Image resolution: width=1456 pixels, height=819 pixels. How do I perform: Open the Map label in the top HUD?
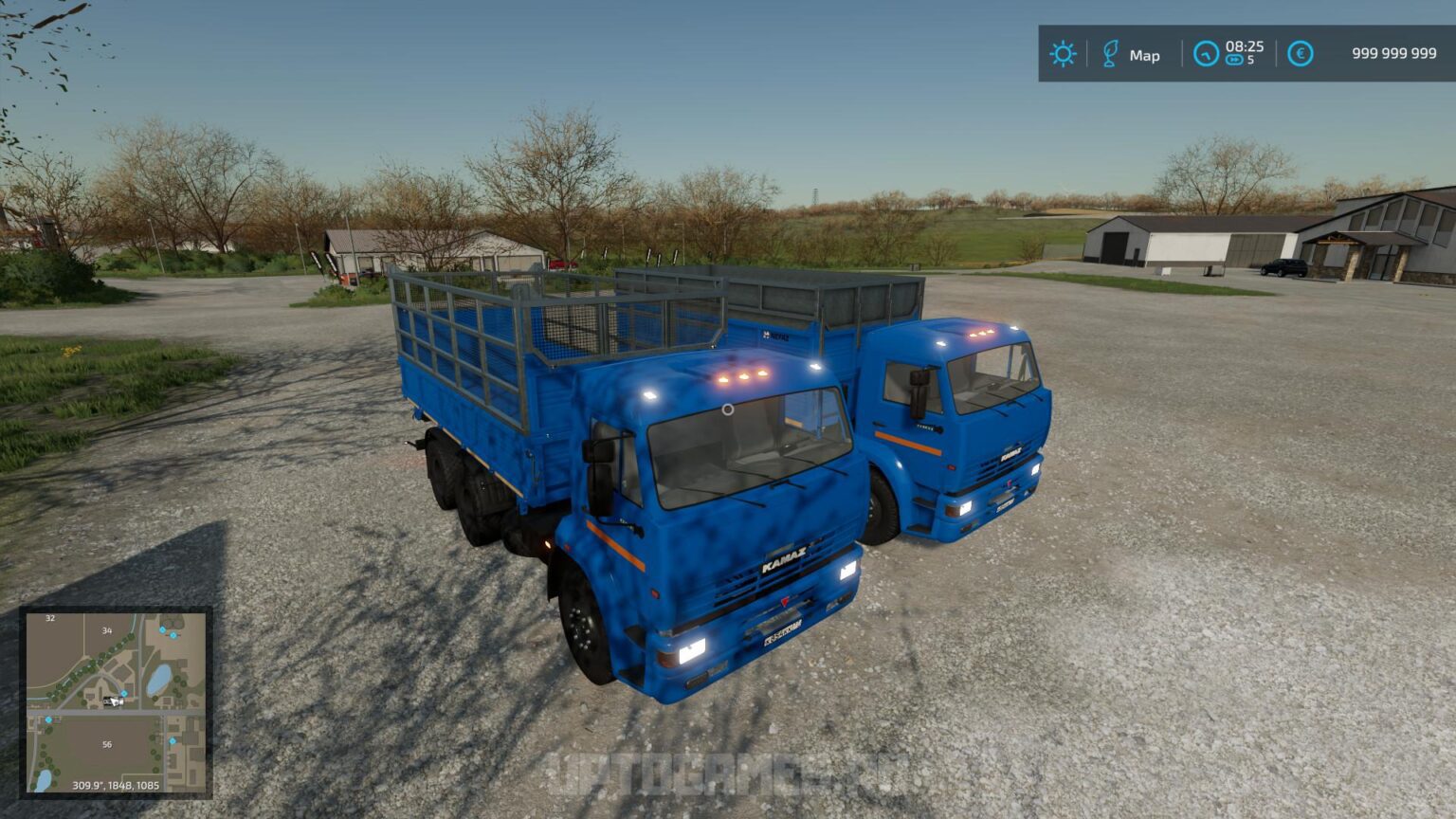tap(1145, 55)
